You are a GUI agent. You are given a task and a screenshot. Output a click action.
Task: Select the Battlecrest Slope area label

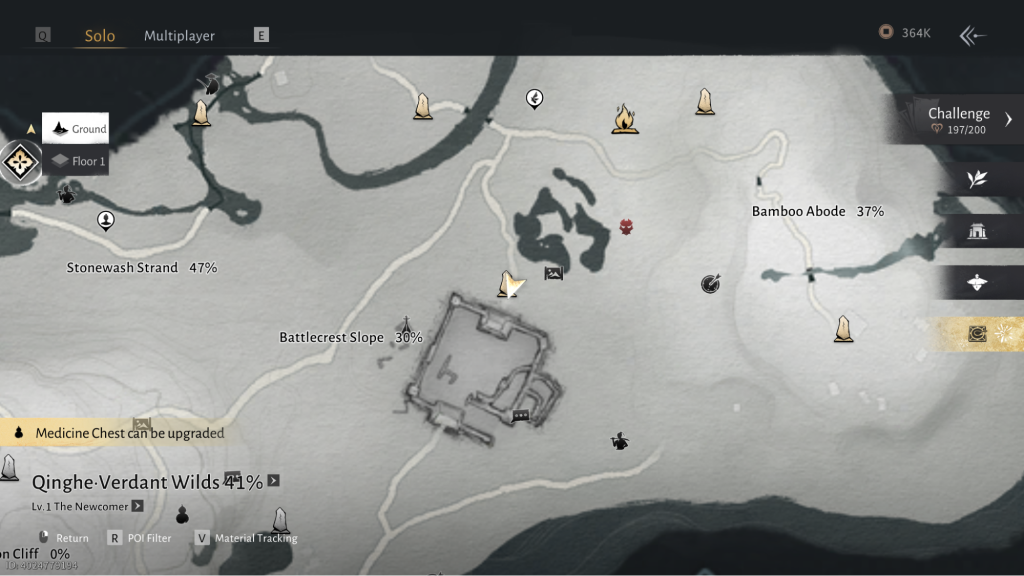[x=350, y=338]
